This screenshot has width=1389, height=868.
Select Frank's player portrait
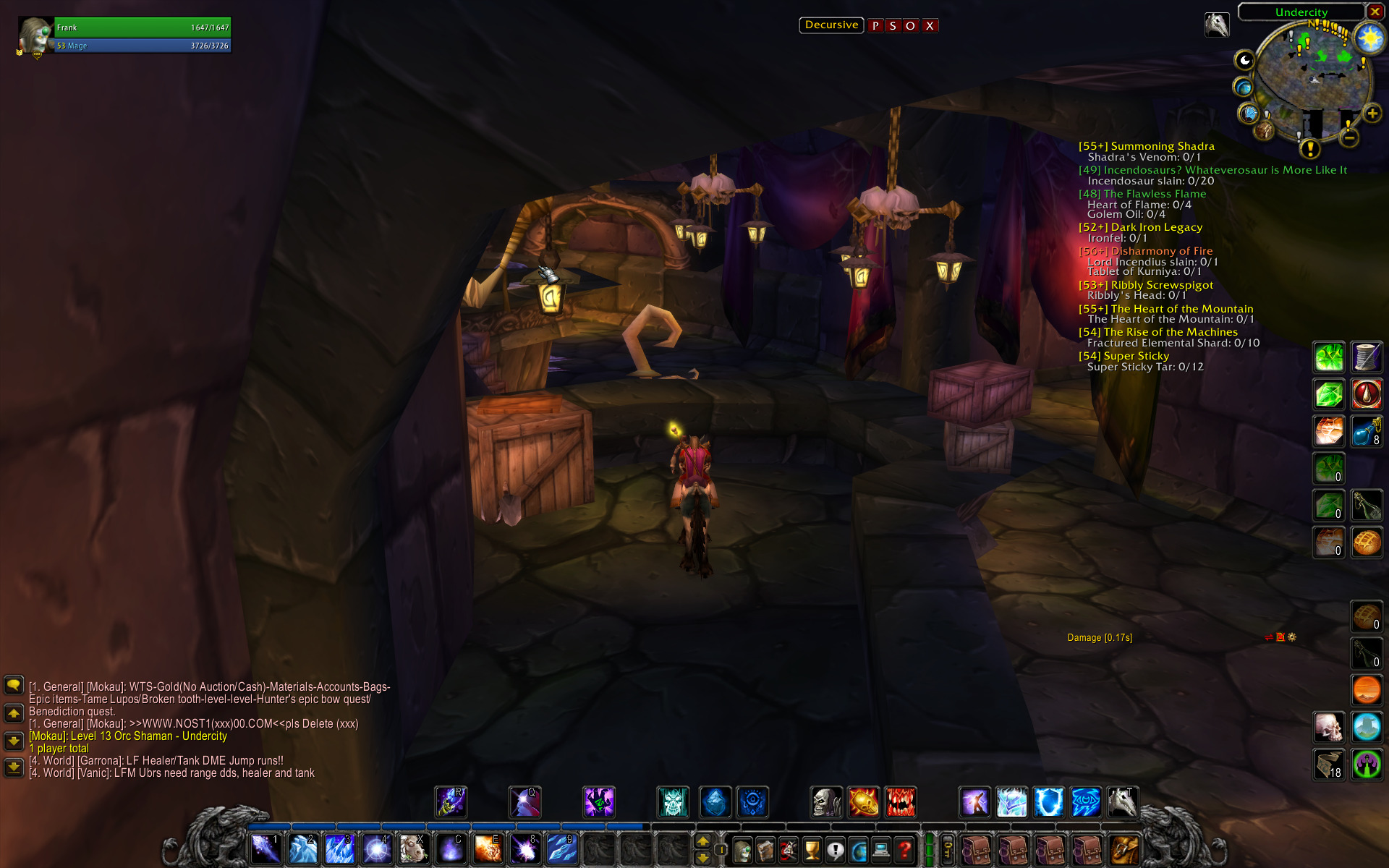coord(35,36)
